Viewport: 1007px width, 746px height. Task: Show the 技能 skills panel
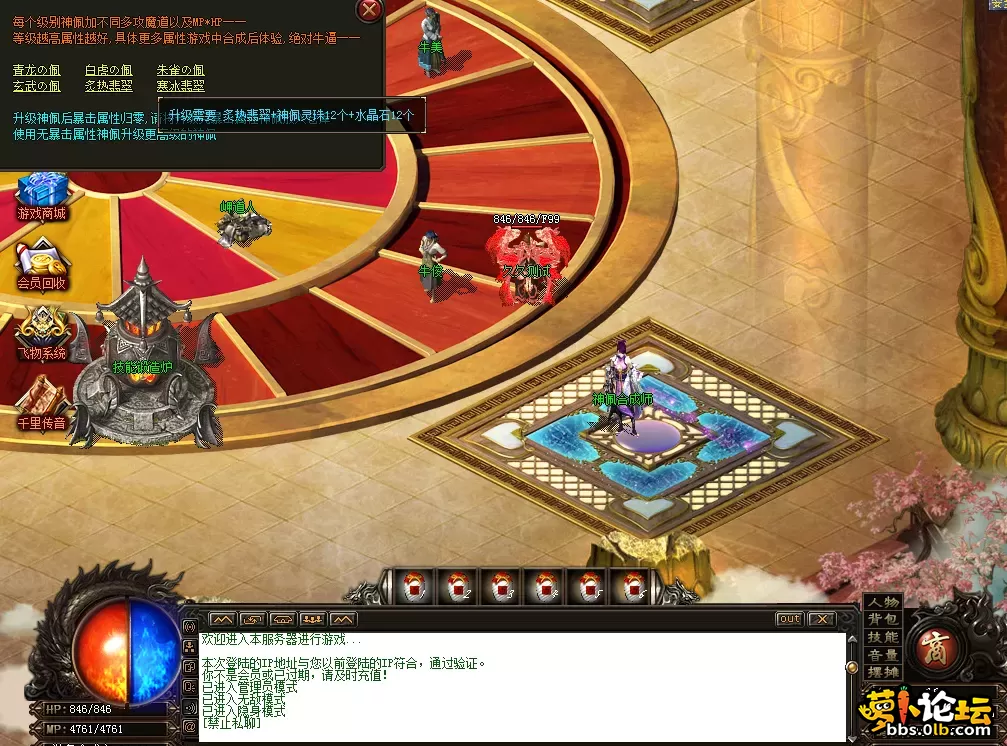click(883, 637)
